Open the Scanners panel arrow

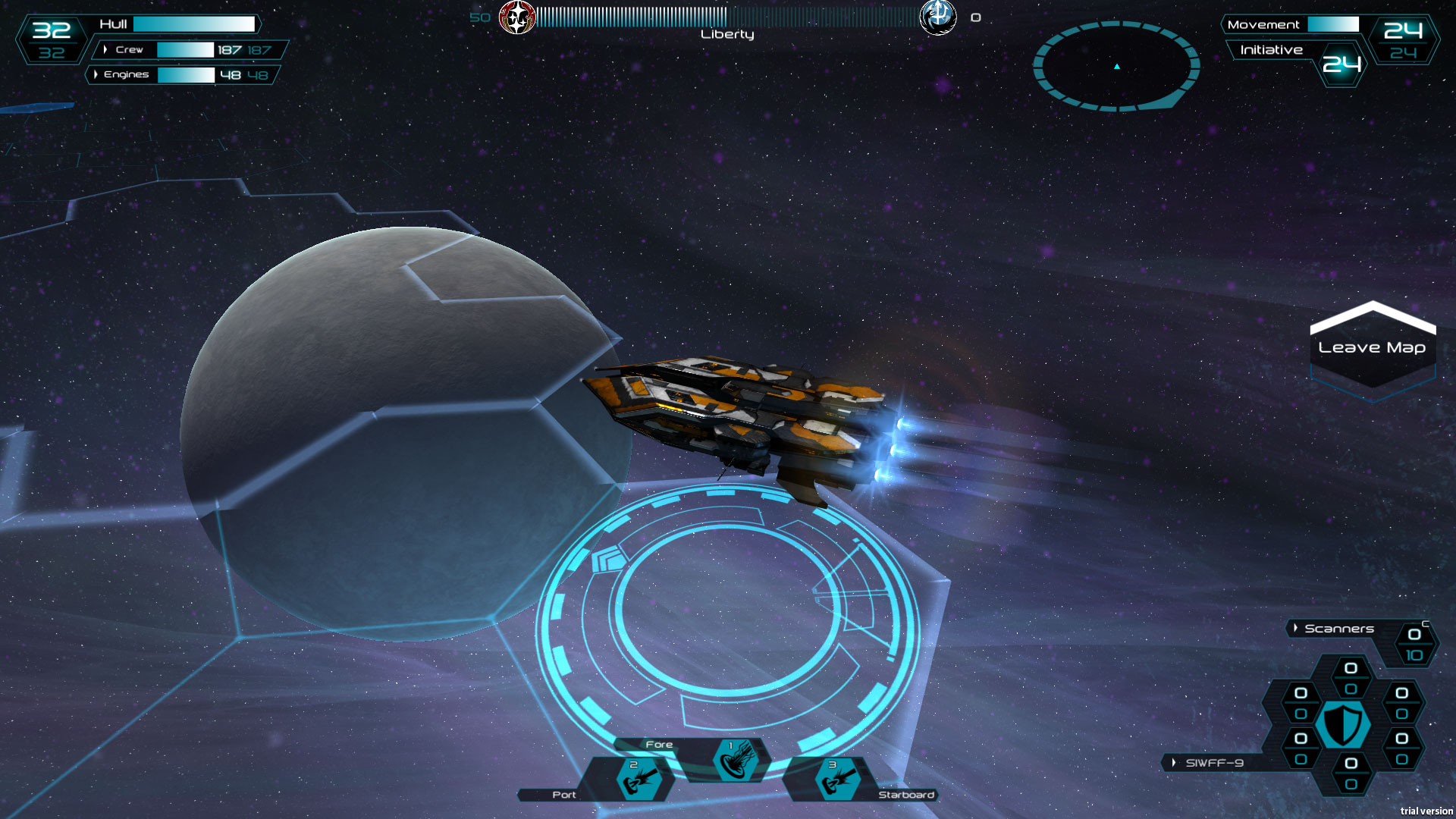click(x=1295, y=628)
